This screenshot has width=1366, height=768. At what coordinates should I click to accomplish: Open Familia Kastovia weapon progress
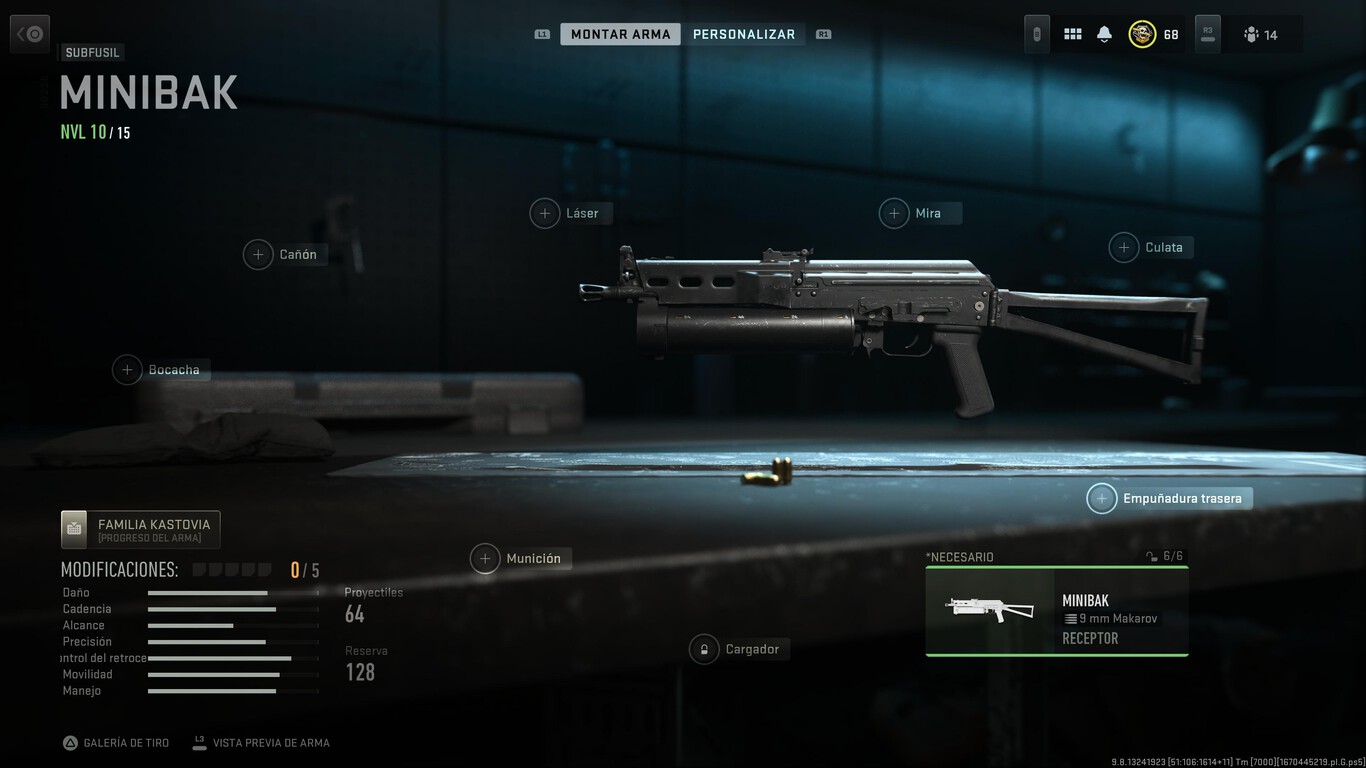point(140,528)
